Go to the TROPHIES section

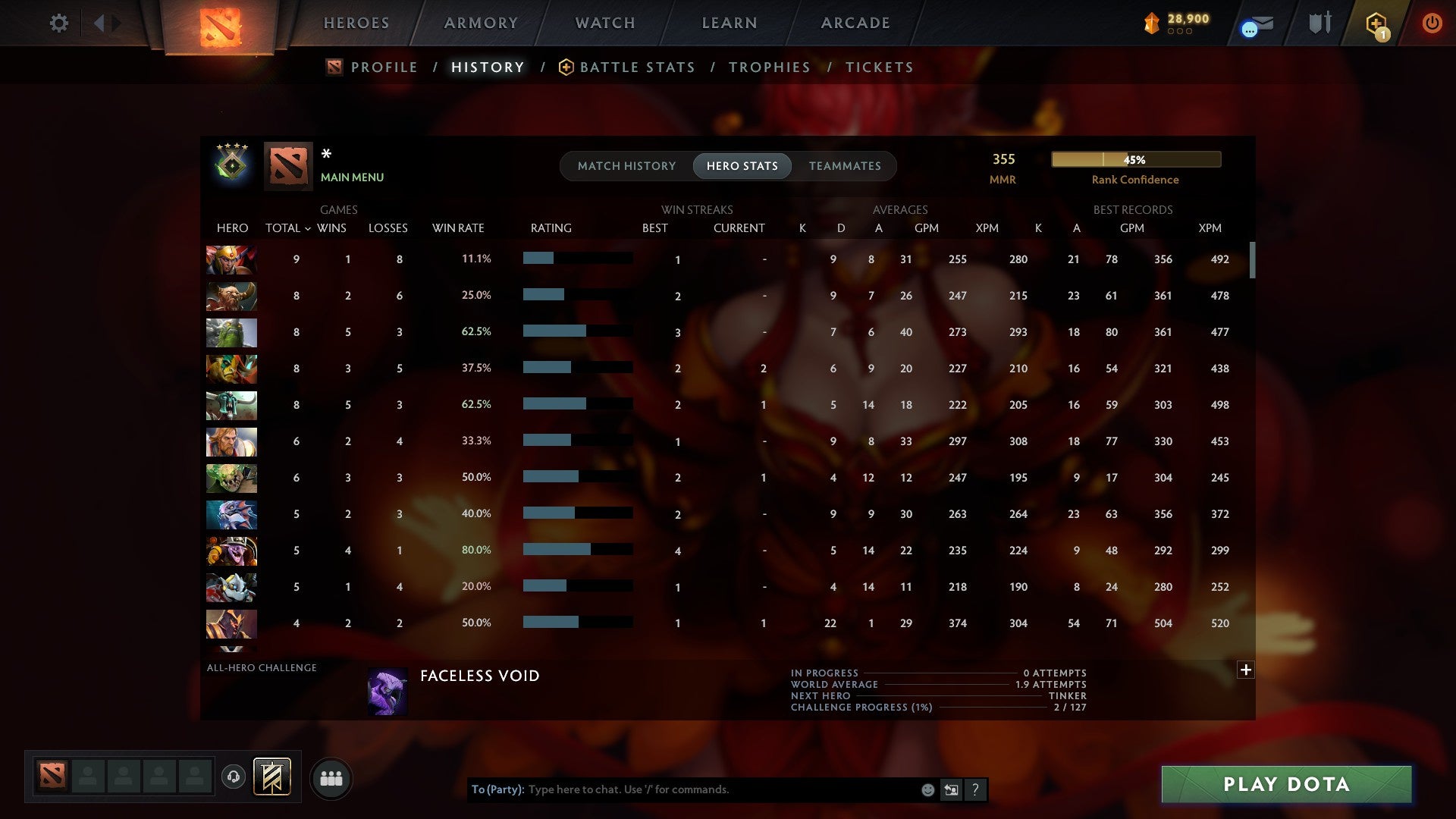click(x=769, y=67)
